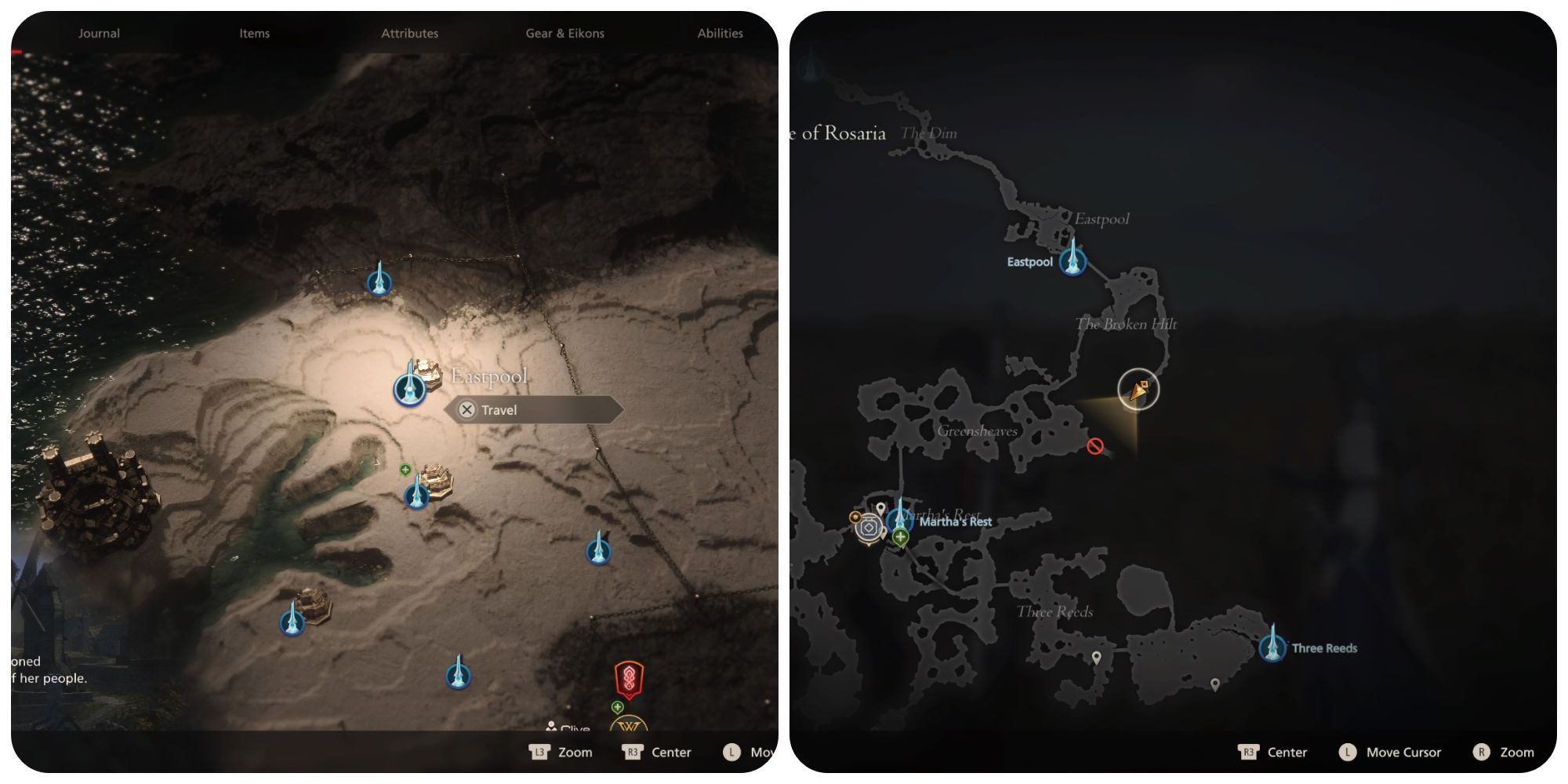1568x784 pixels.
Task: Select the Eastpool obelisk labeled in blue
Action: pos(1072,261)
